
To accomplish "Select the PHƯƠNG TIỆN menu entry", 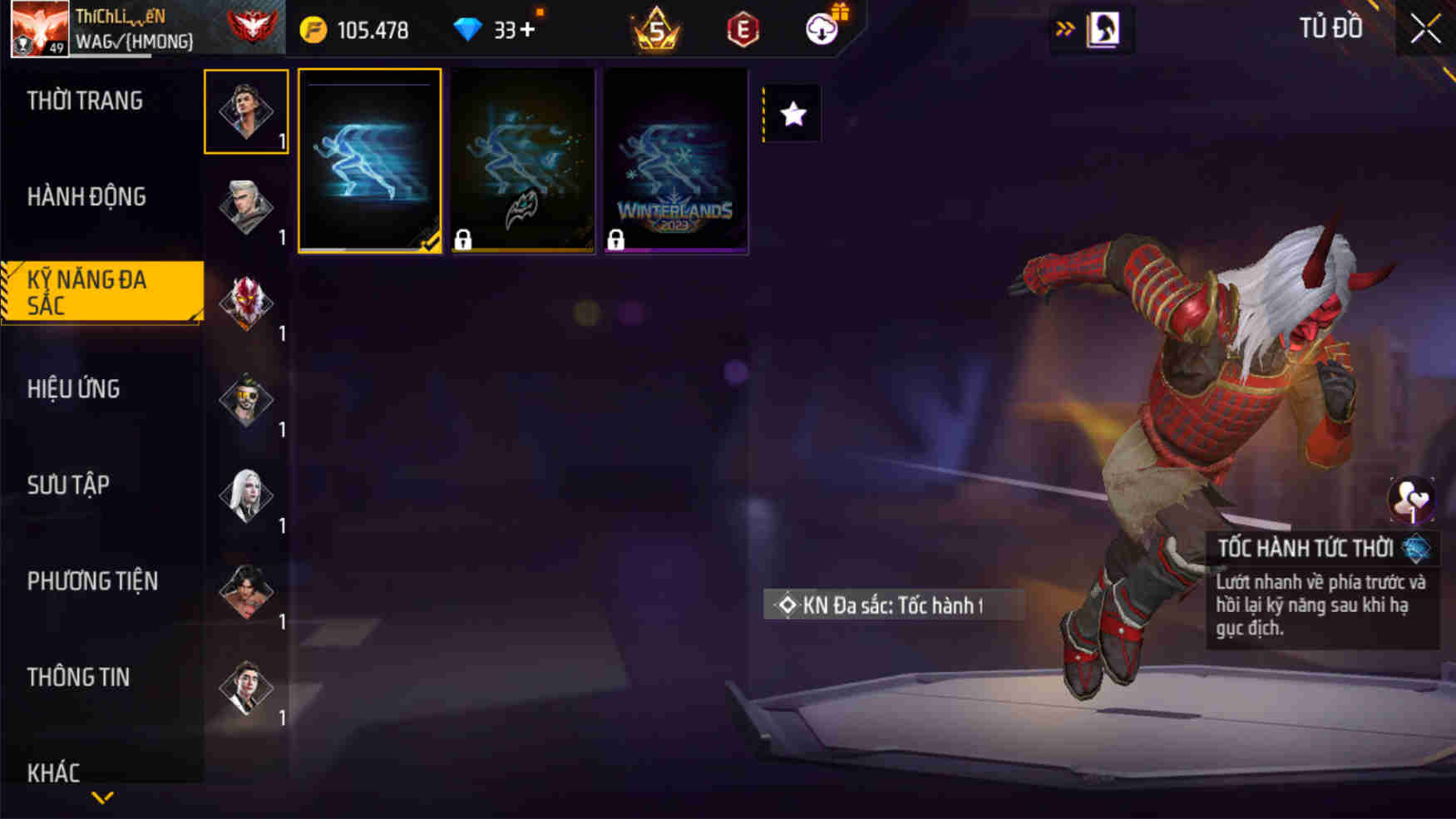I will pyautogui.click(x=91, y=581).
